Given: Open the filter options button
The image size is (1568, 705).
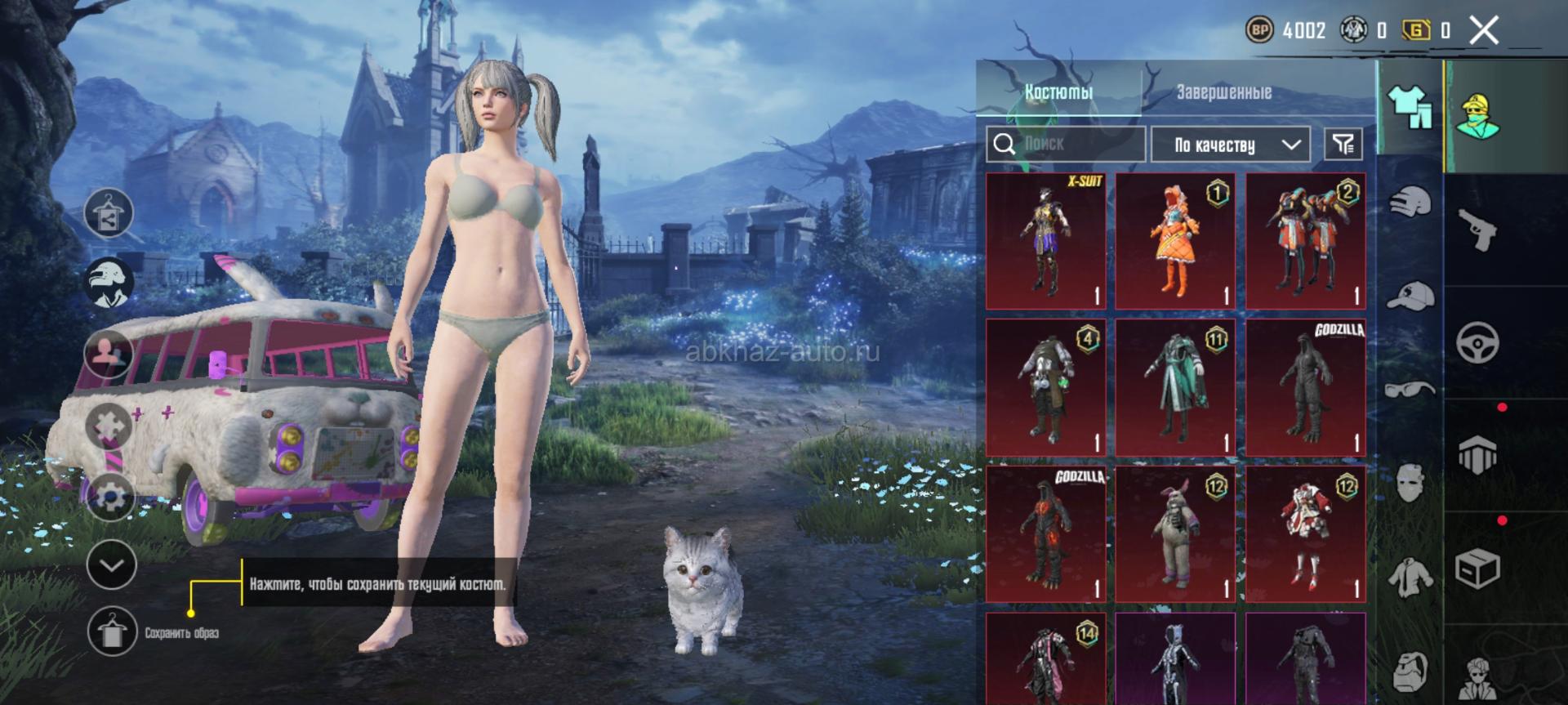Looking at the screenshot, I should tap(1343, 145).
